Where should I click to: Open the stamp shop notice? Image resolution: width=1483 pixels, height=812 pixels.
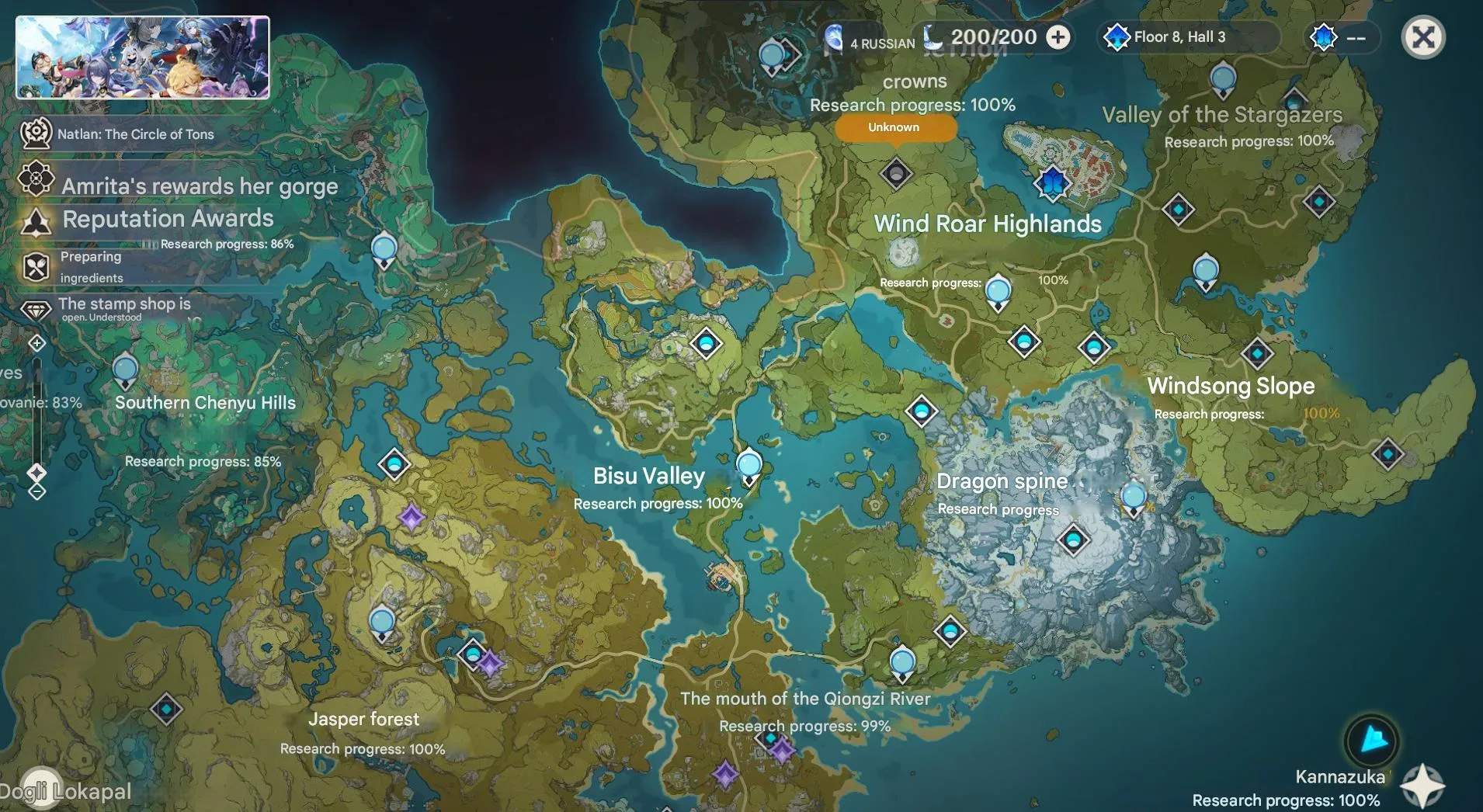coord(123,308)
